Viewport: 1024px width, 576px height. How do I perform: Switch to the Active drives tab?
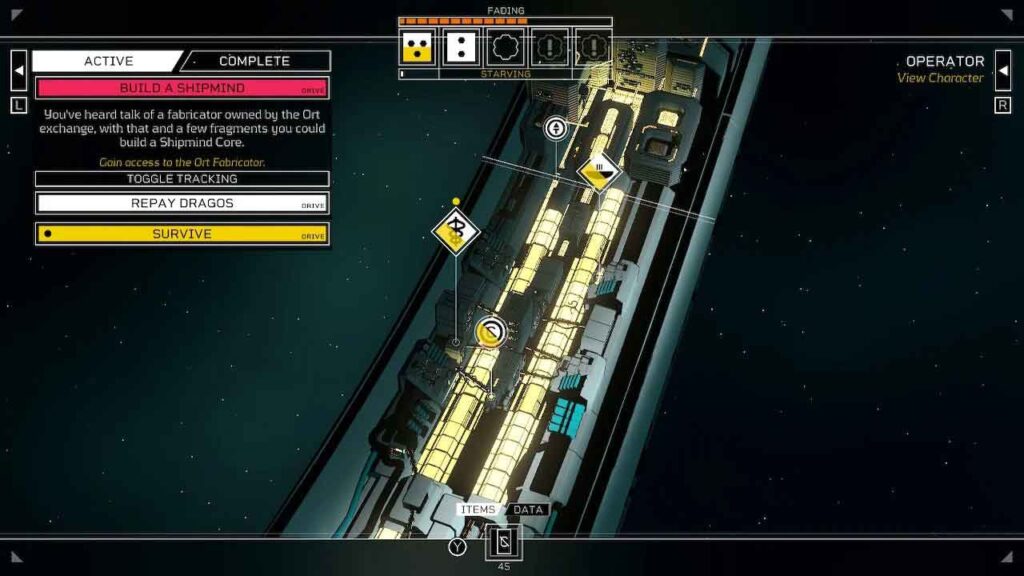108,61
